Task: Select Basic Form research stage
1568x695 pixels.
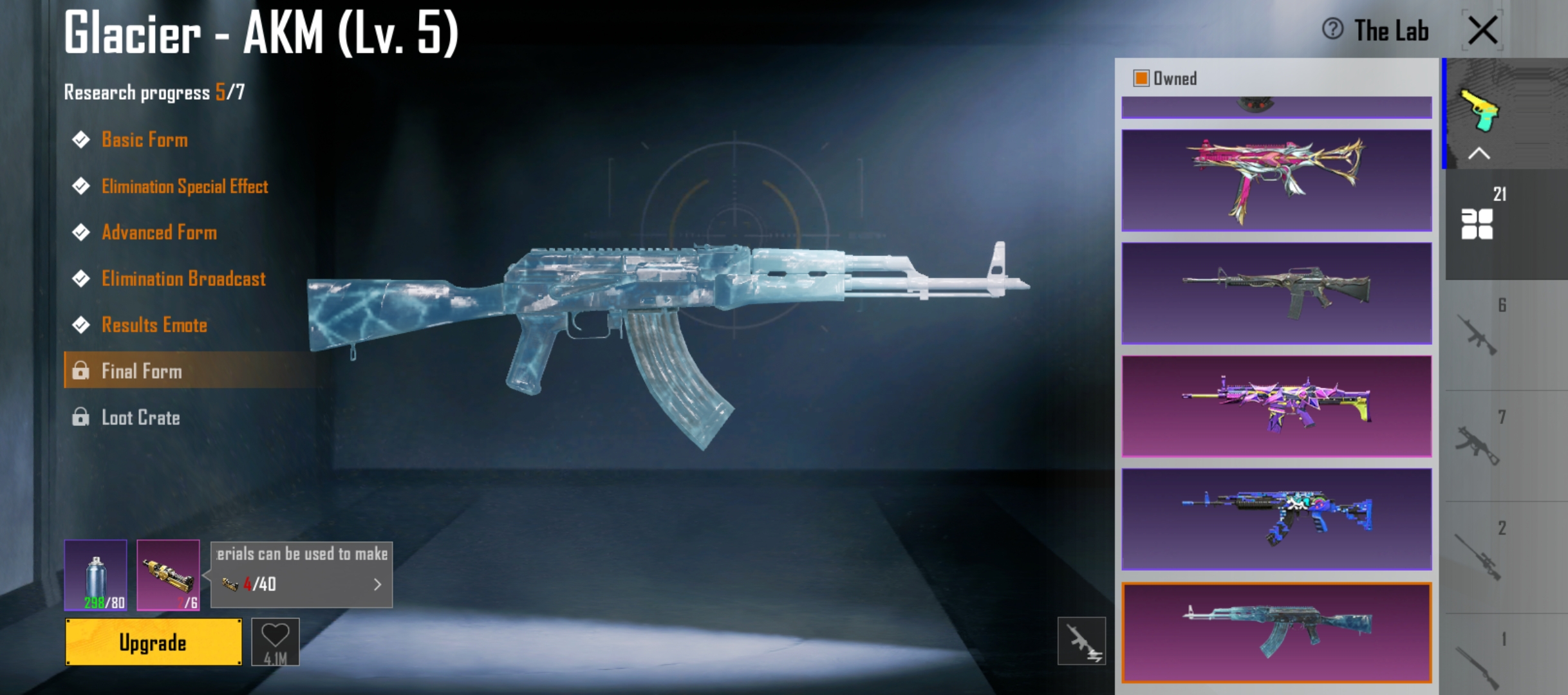Action: [x=144, y=140]
